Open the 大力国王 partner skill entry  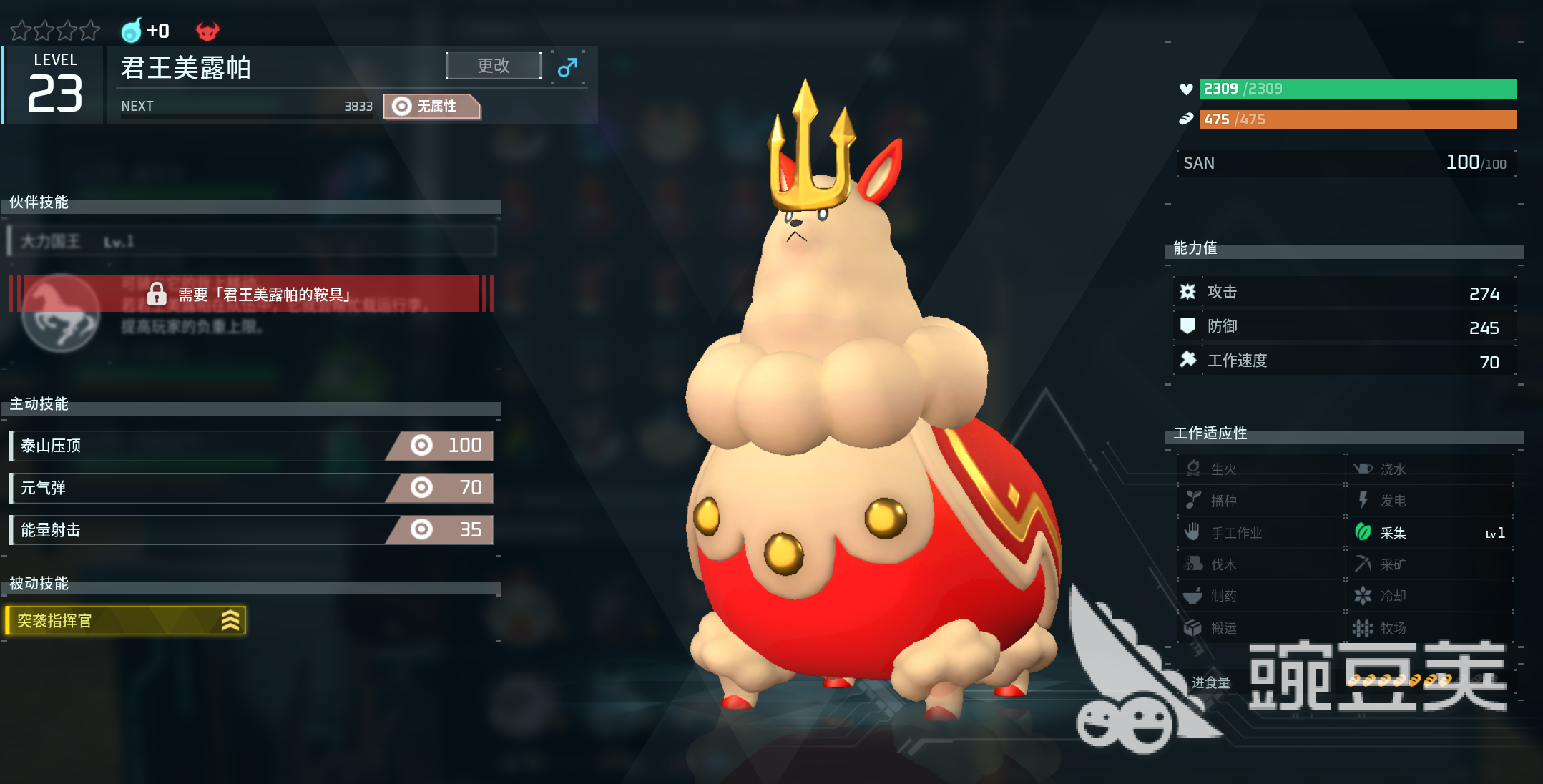pos(251,241)
